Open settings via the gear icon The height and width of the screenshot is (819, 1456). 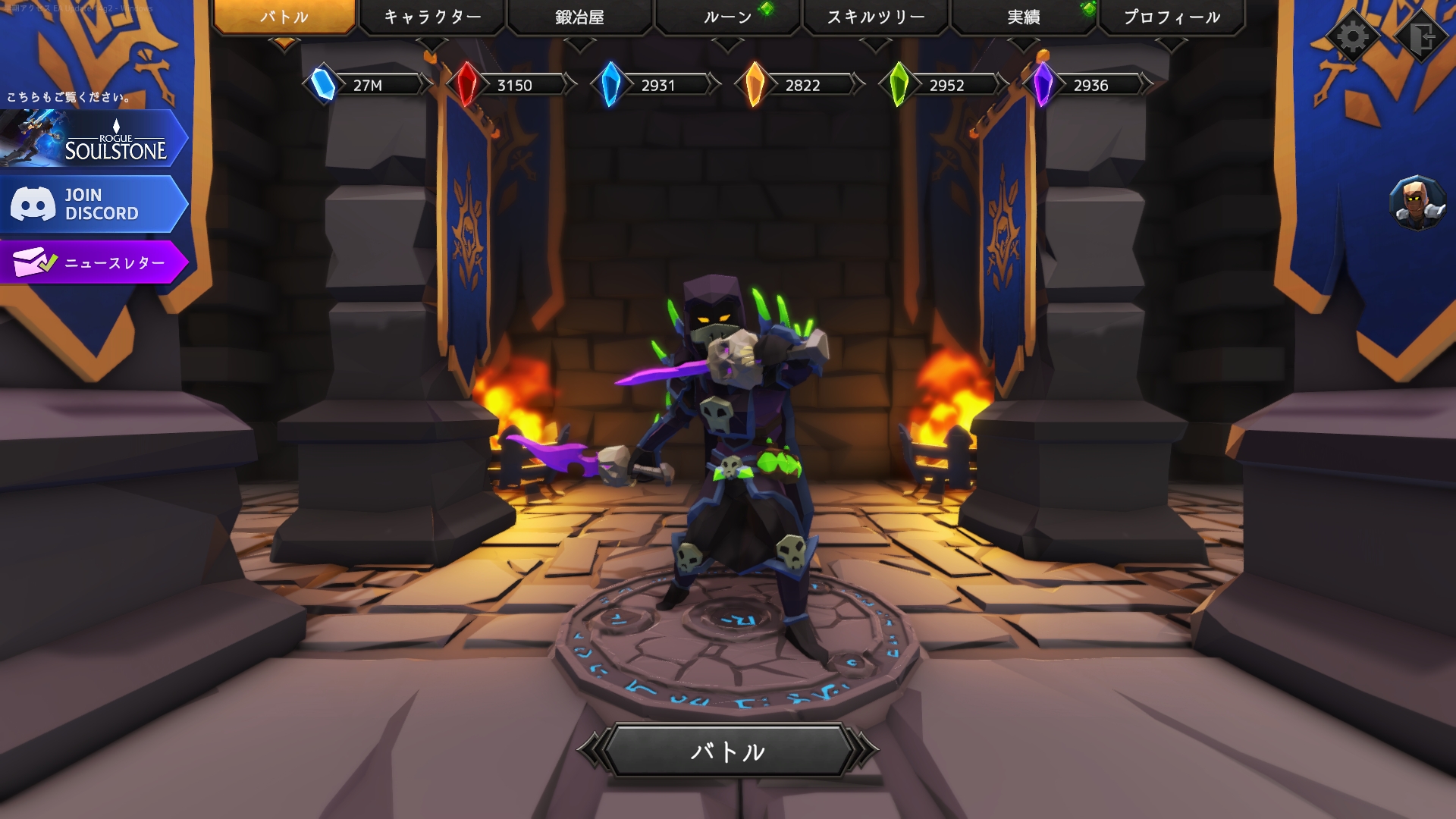point(1354,35)
